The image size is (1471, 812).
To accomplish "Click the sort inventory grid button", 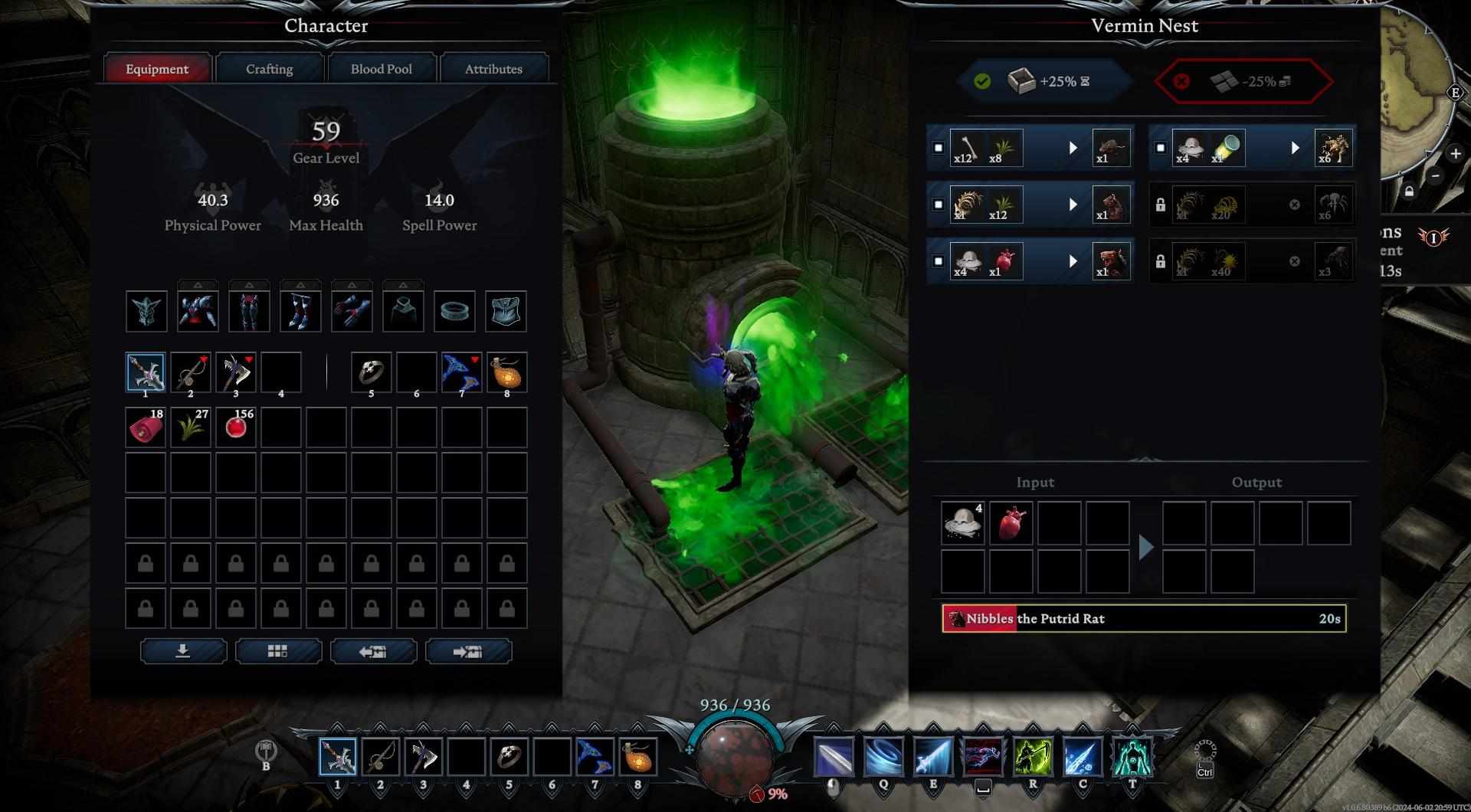I will pyautogui.click(x=277, y=651).
